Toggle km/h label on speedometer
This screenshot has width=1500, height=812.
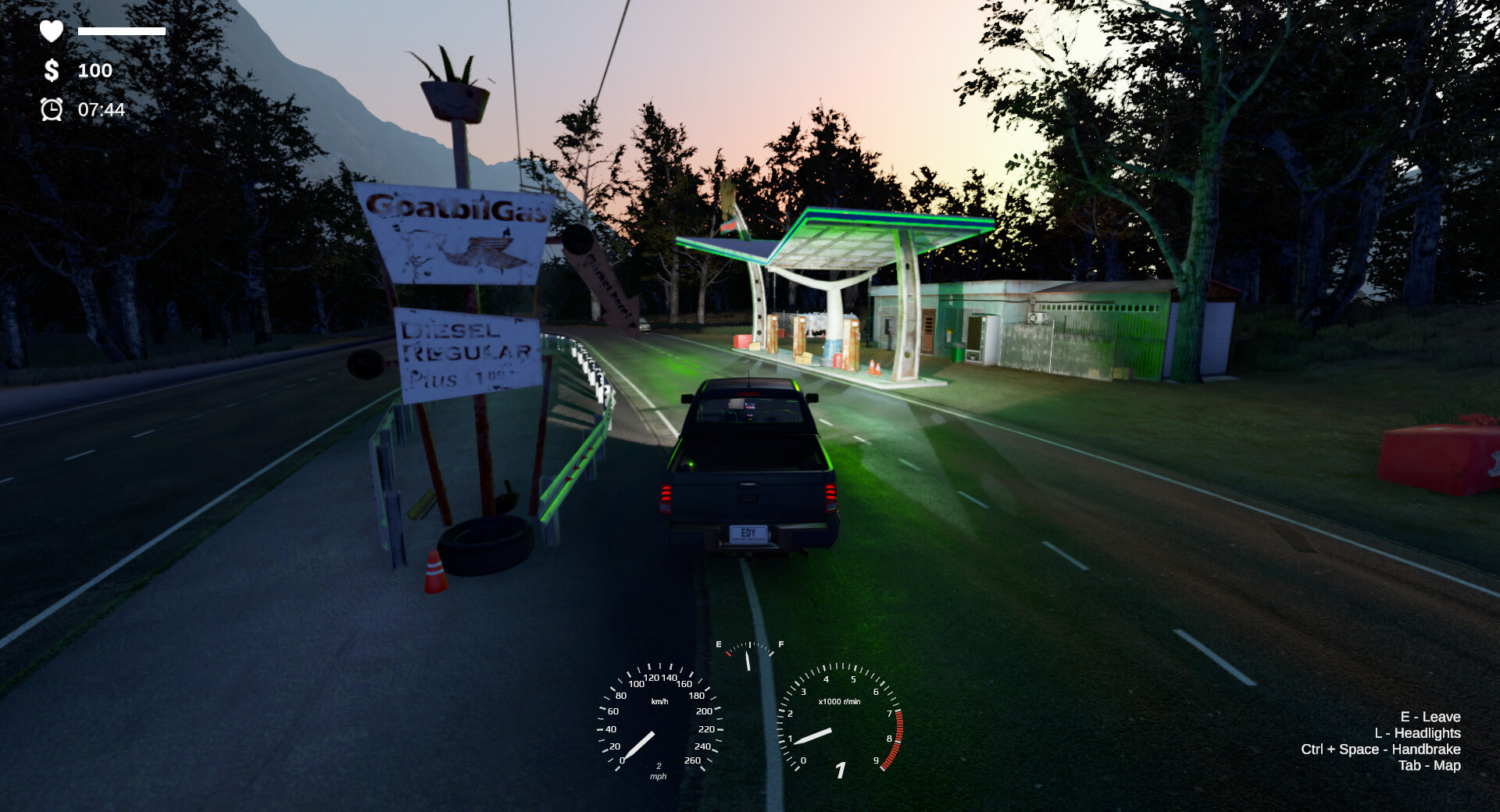pos(660,702)
